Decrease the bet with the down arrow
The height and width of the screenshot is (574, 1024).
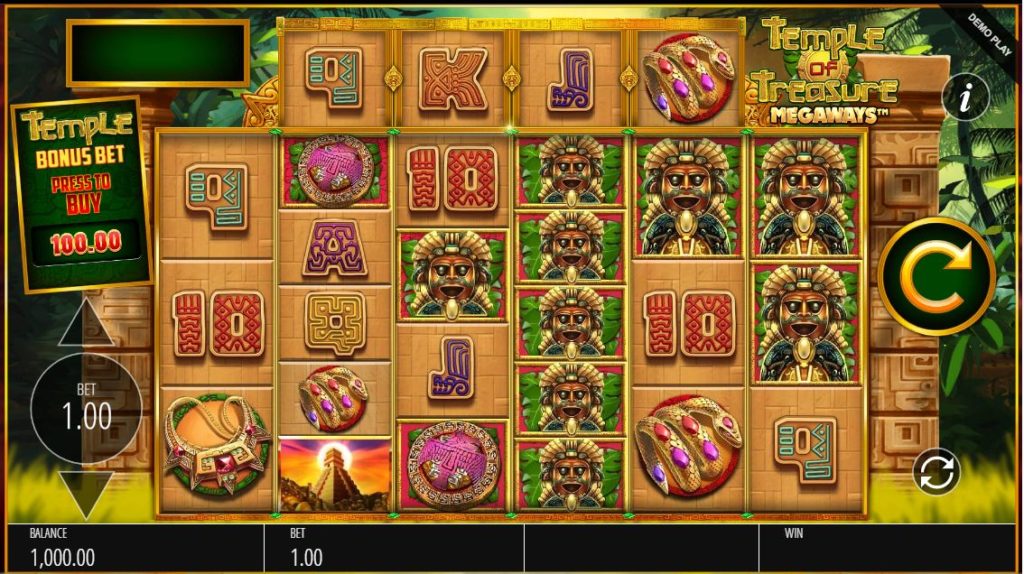(85, 494)
